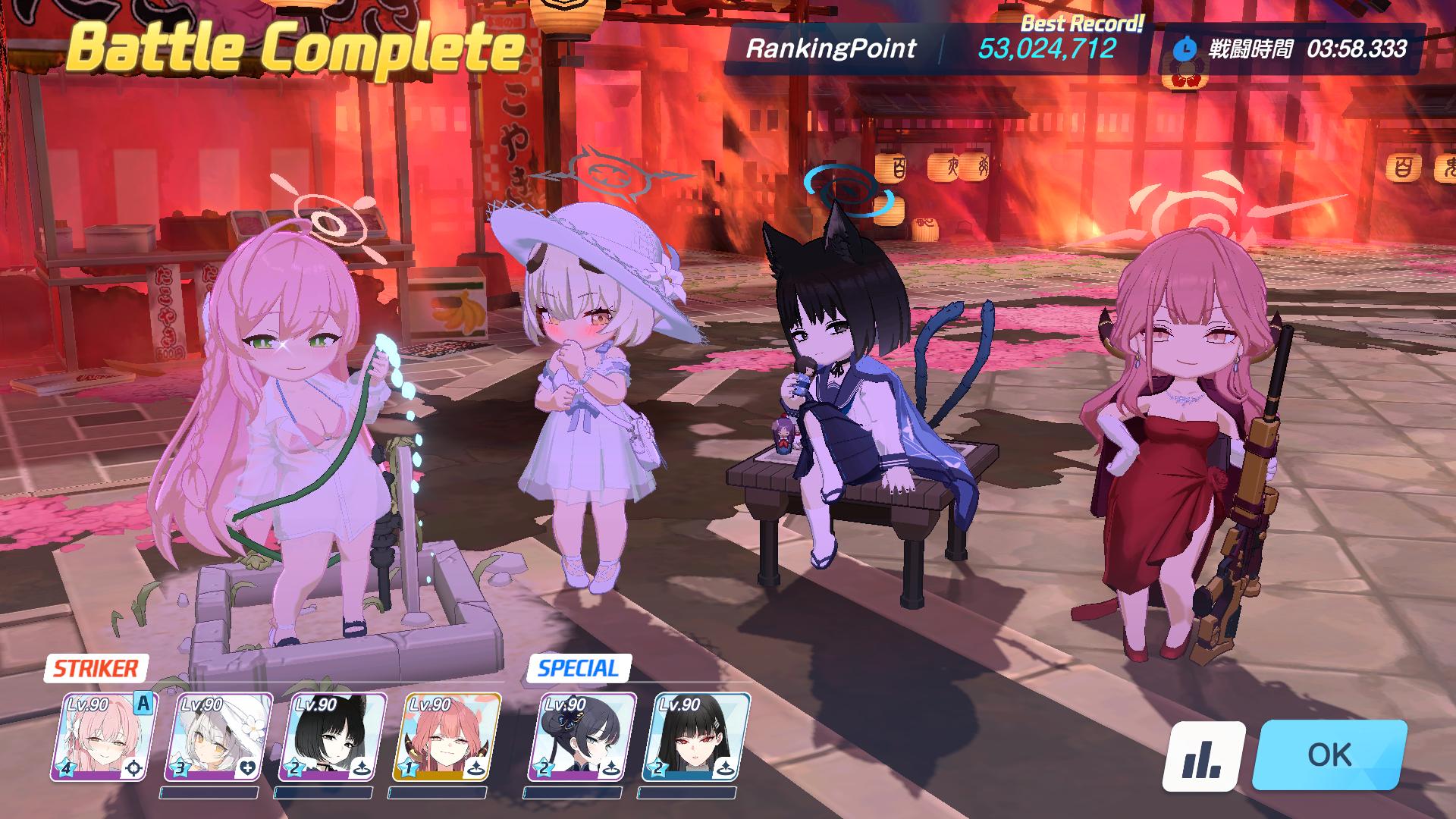Screen dimensions: 1456x819
Task: Choose the white sun hat striker portrait
Action: 218,736
